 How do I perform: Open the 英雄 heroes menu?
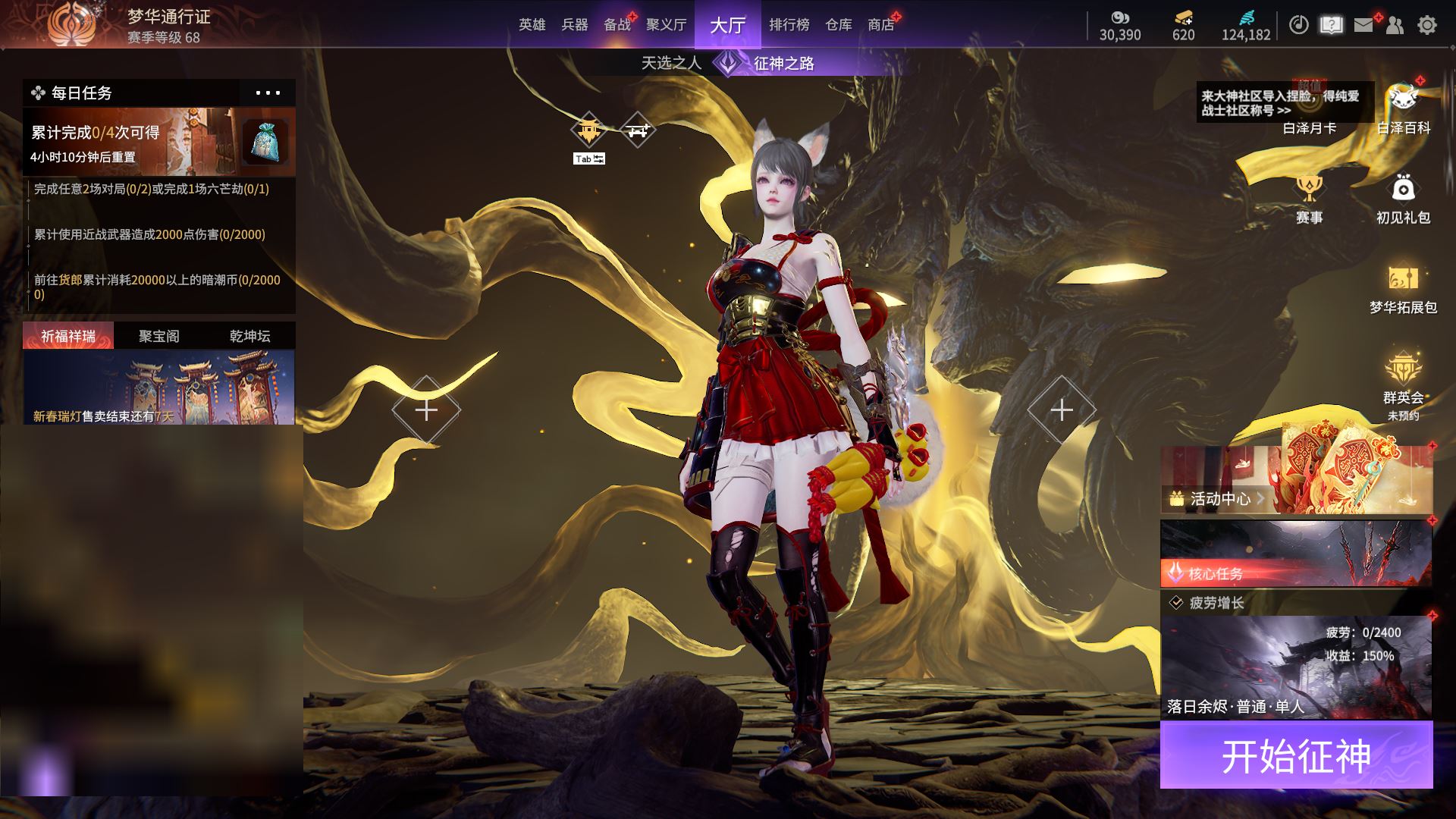[x=532, y=25]
